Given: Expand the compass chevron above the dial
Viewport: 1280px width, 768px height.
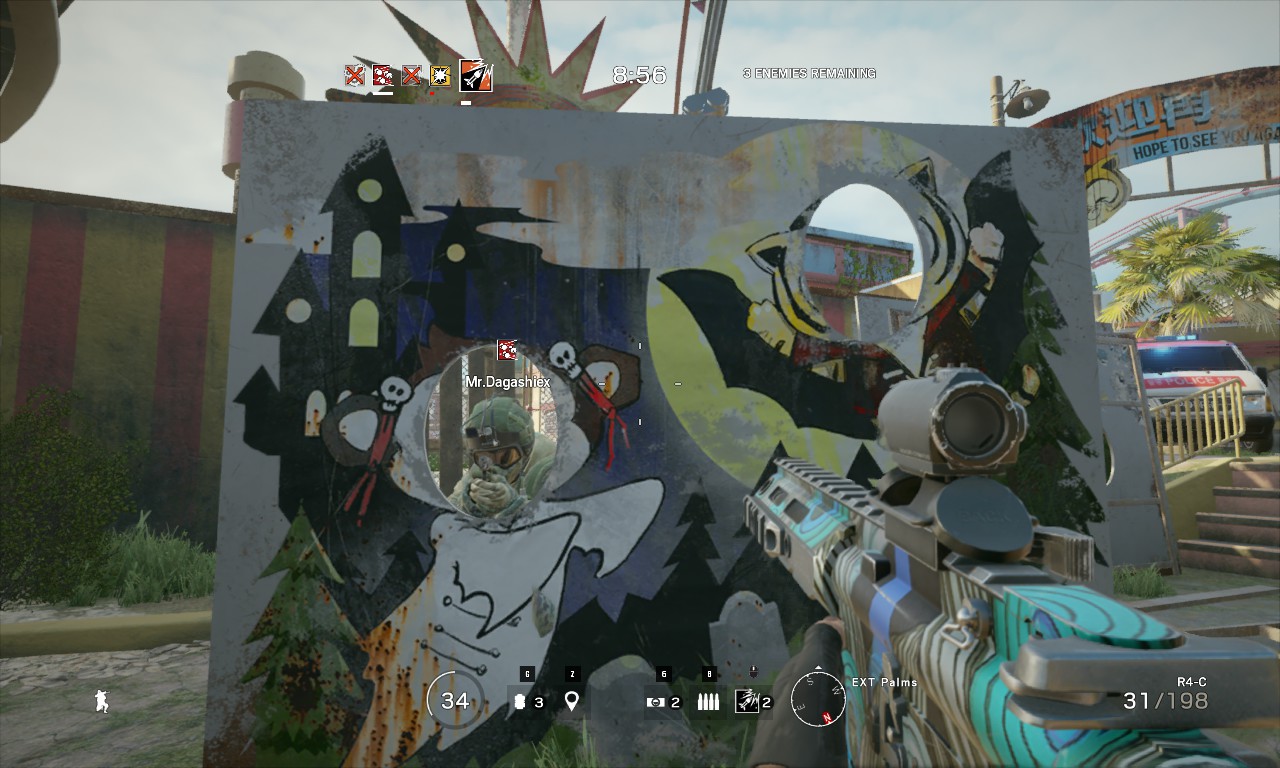Looking at the screenshot, I should point(818,666).
